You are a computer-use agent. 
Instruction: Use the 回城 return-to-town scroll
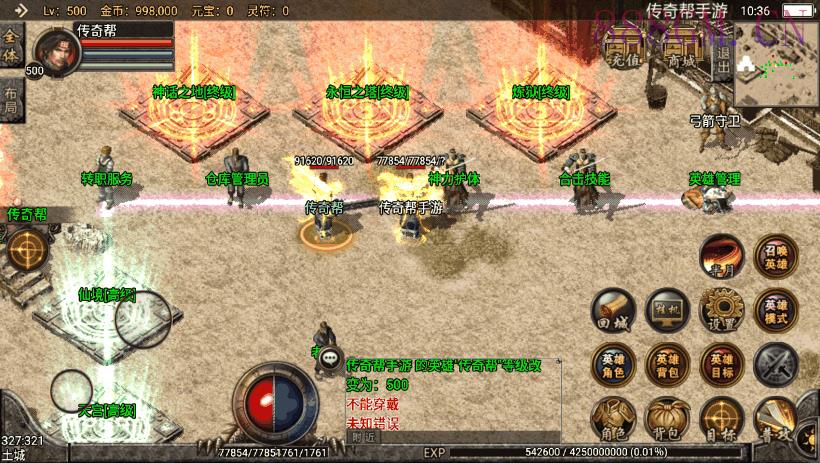(612, 310)
